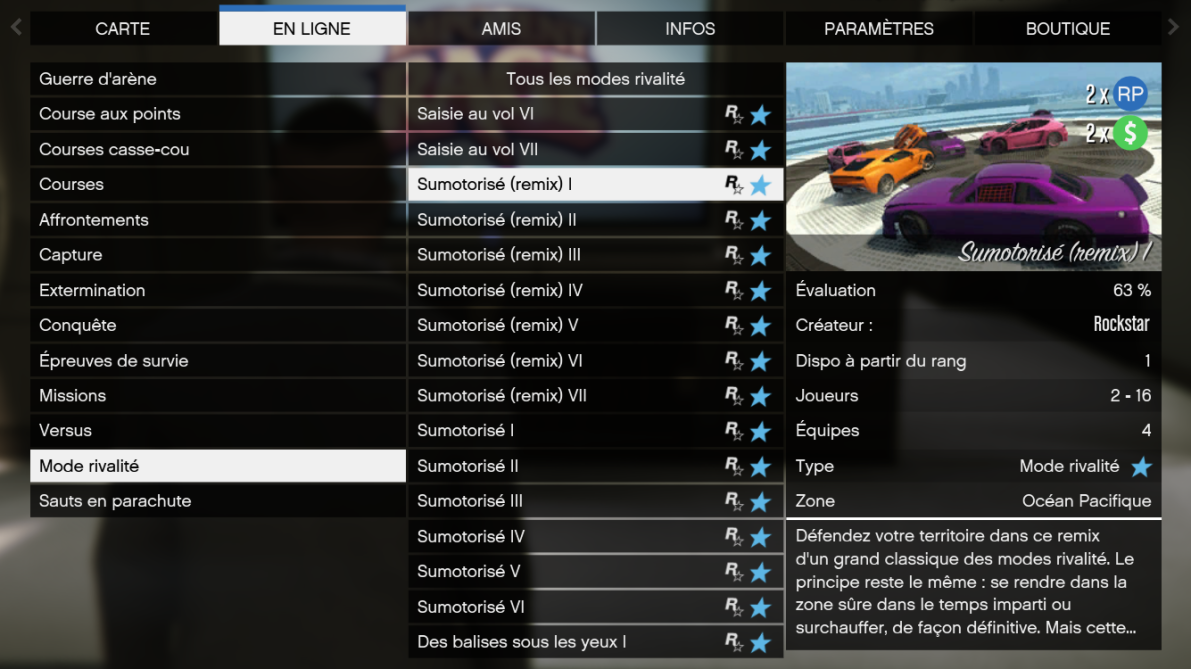Switch to the CARTE tab
1191x669 pixels.
(123, 29)
